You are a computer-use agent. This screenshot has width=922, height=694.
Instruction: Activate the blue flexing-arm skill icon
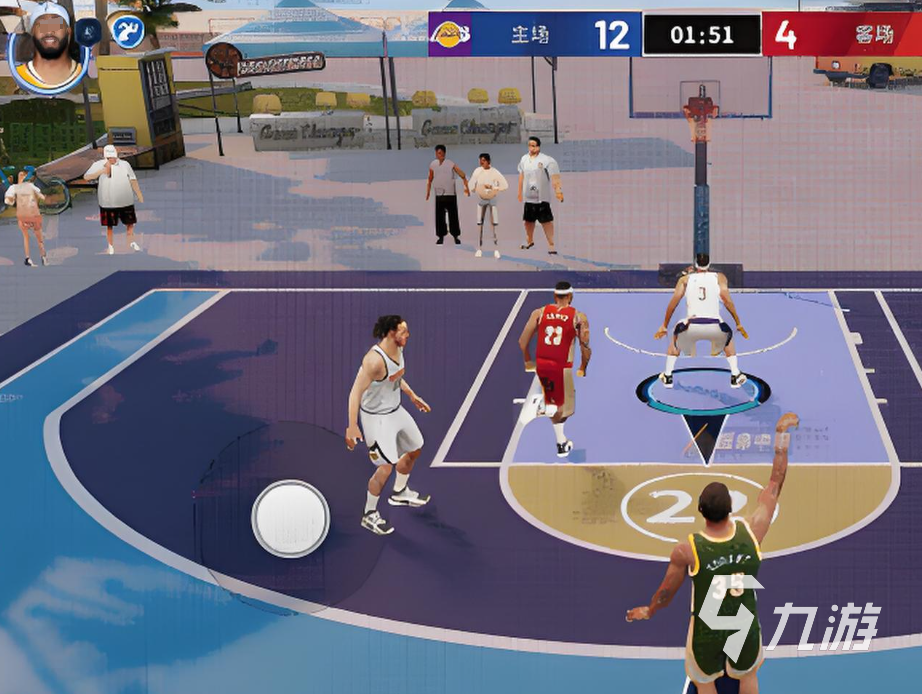tap(127, 31)
